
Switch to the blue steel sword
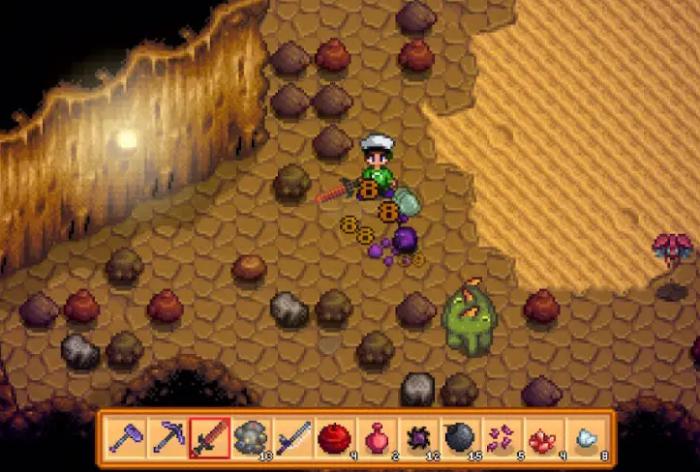(293, 438)
